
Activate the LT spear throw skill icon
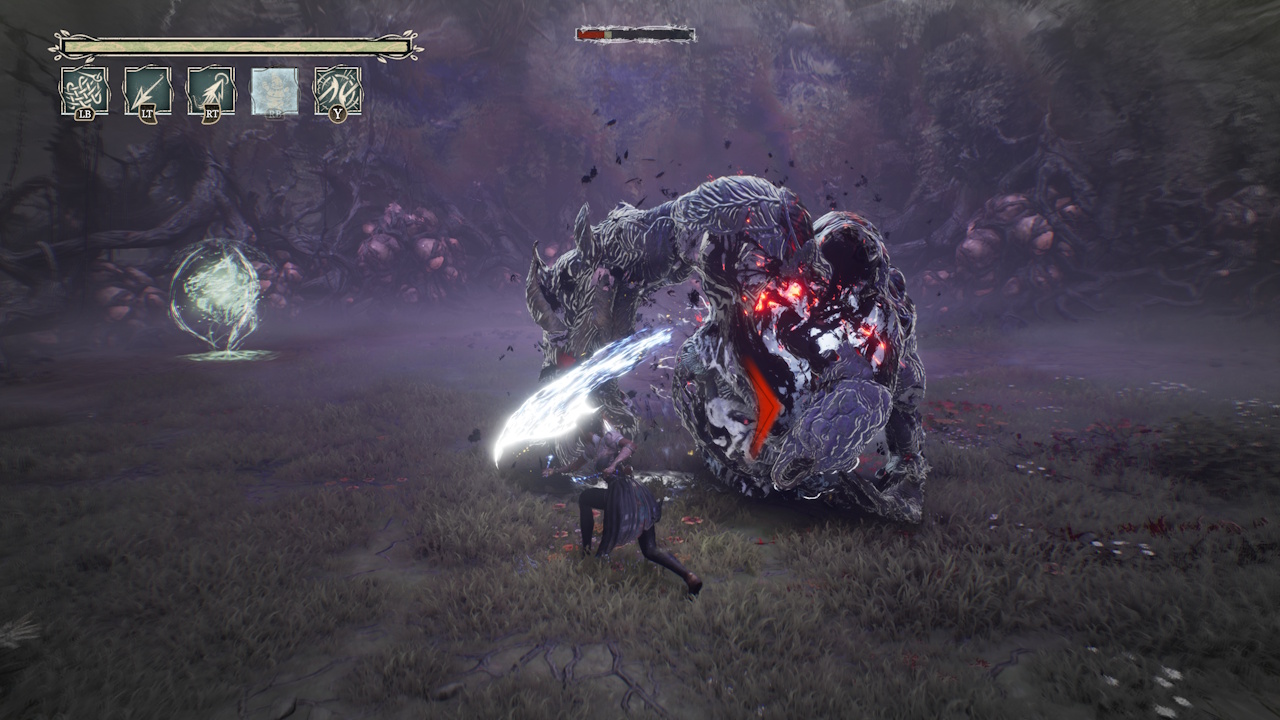point(148,88)
